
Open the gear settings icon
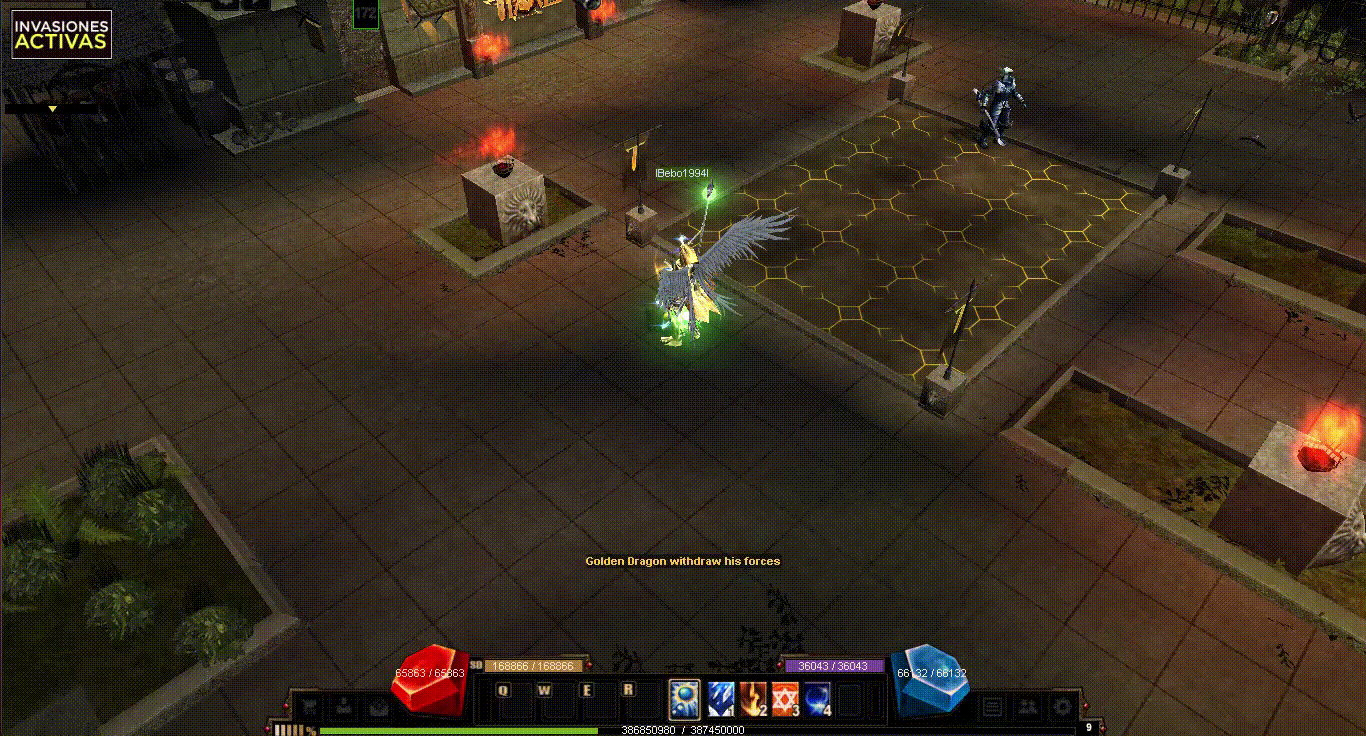tap(1061, 707)
